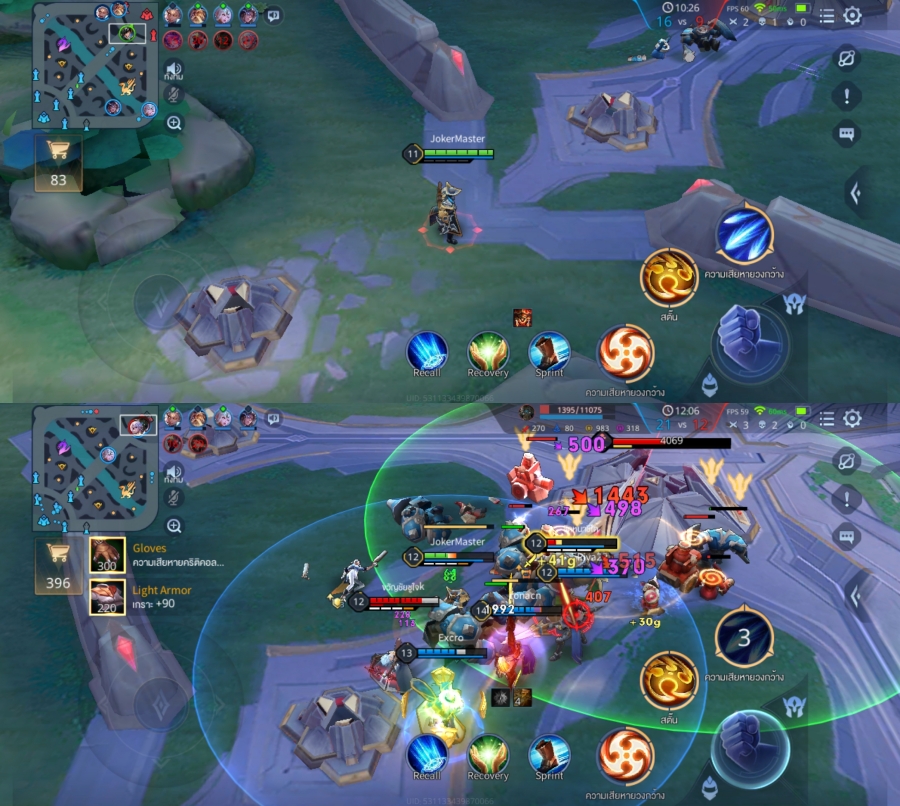The height and width of the screenshot is (806, 900).
Task: Tap the skill showing a 3 cooldown
Action: [x=745, y=637]
